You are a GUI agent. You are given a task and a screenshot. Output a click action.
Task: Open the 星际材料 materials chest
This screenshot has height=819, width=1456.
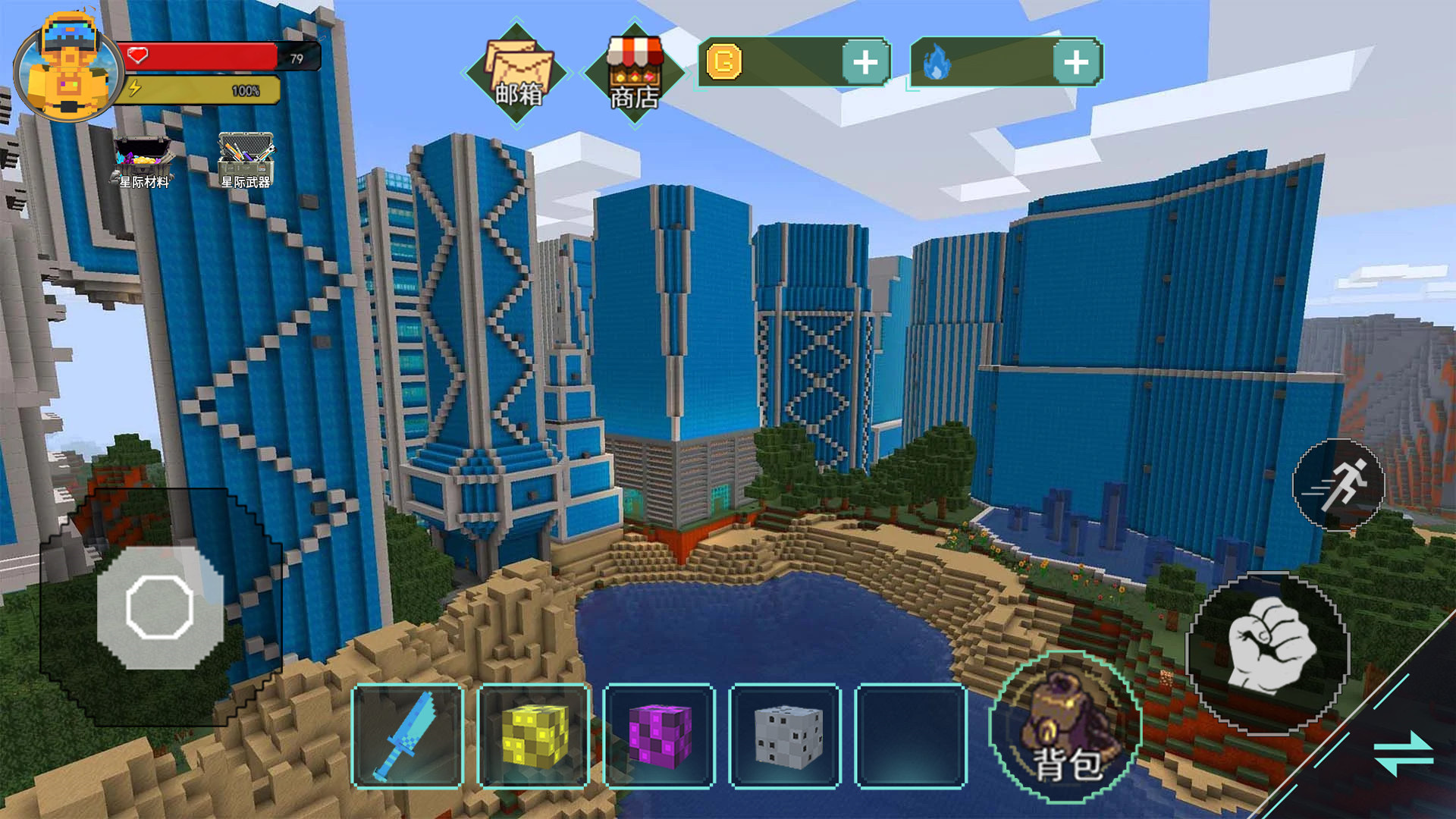point(143,161)
